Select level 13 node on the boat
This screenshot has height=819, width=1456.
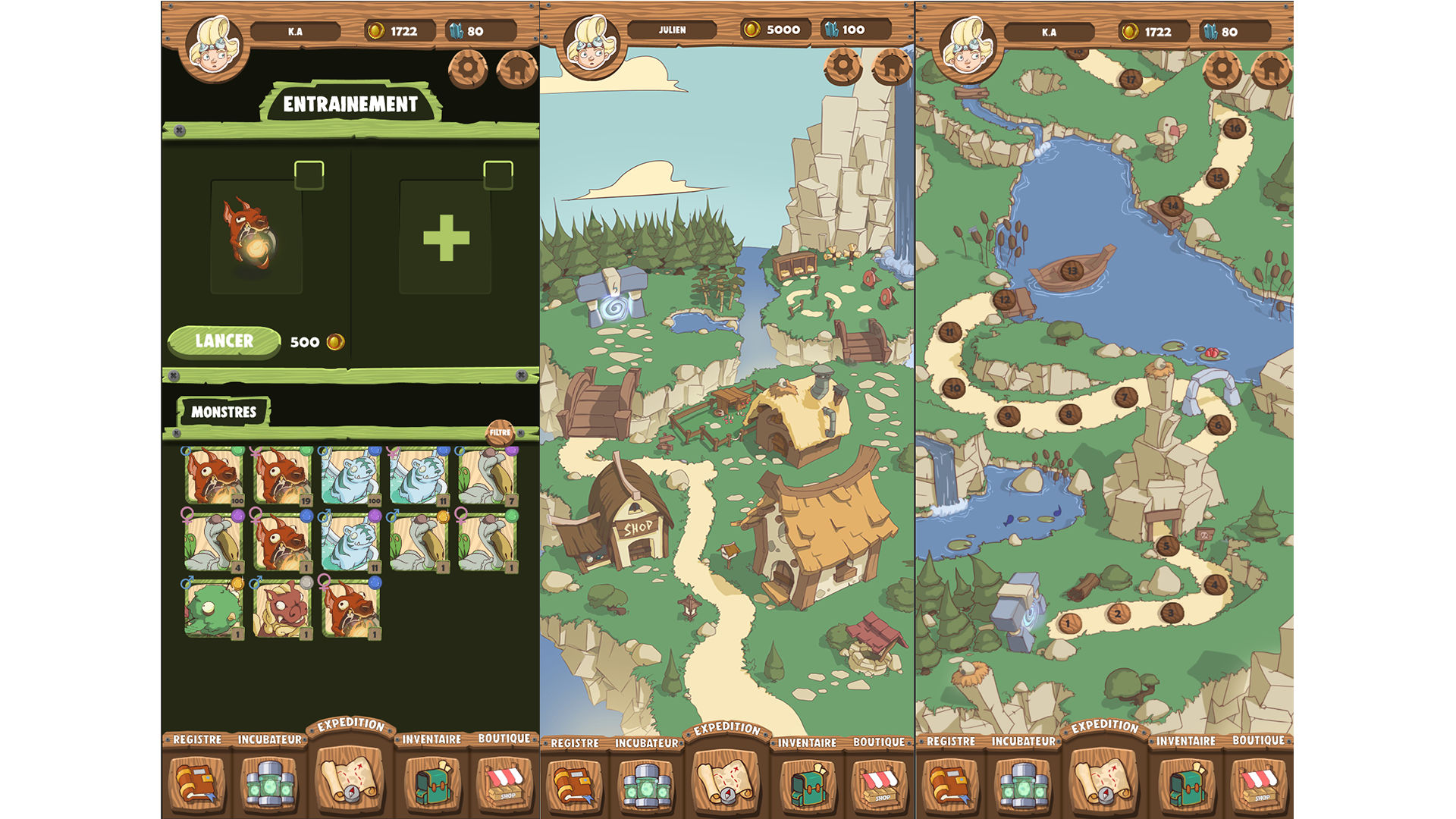point(1072,270)
